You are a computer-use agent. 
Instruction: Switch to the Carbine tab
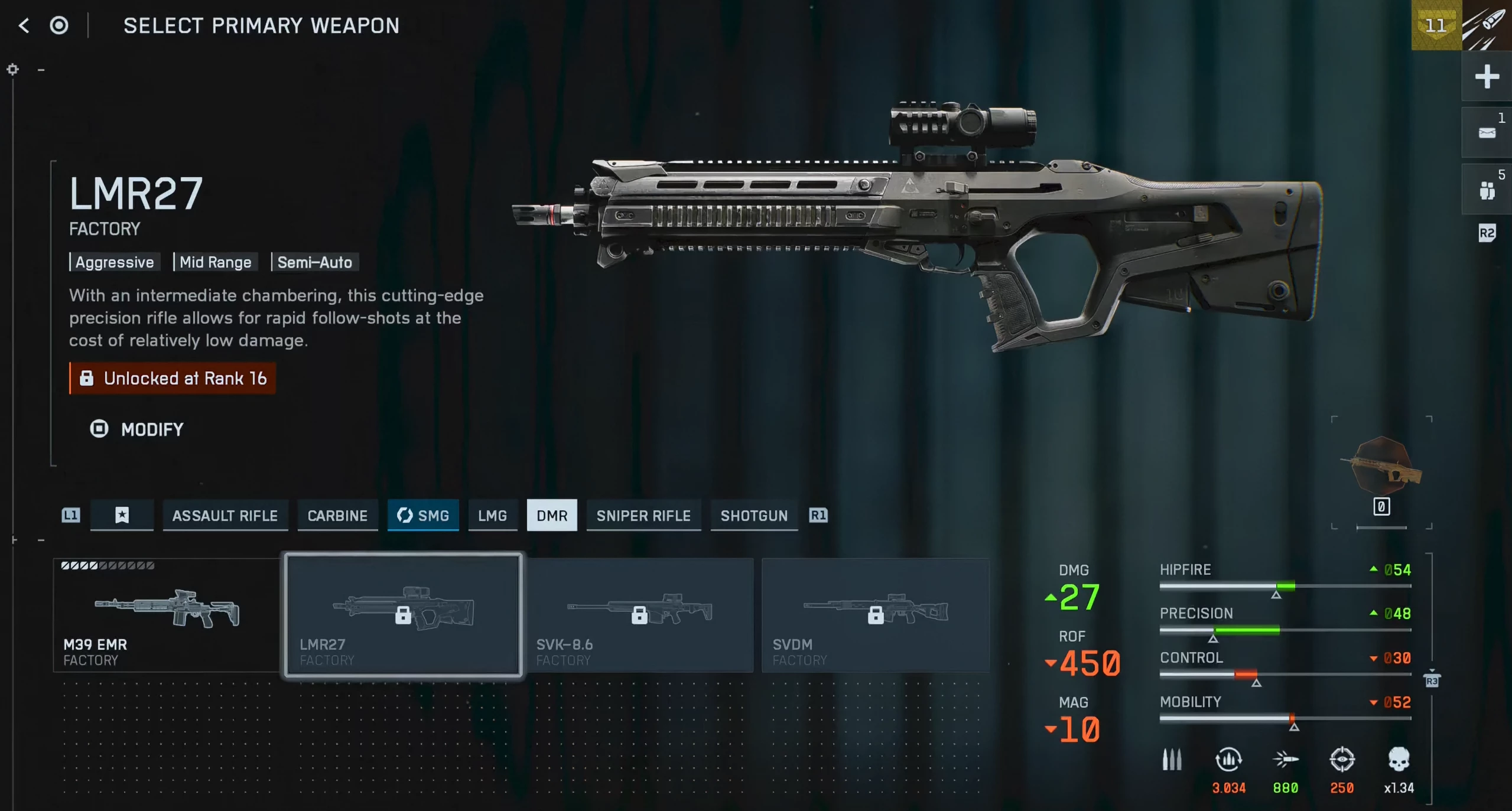coord(337,516)
